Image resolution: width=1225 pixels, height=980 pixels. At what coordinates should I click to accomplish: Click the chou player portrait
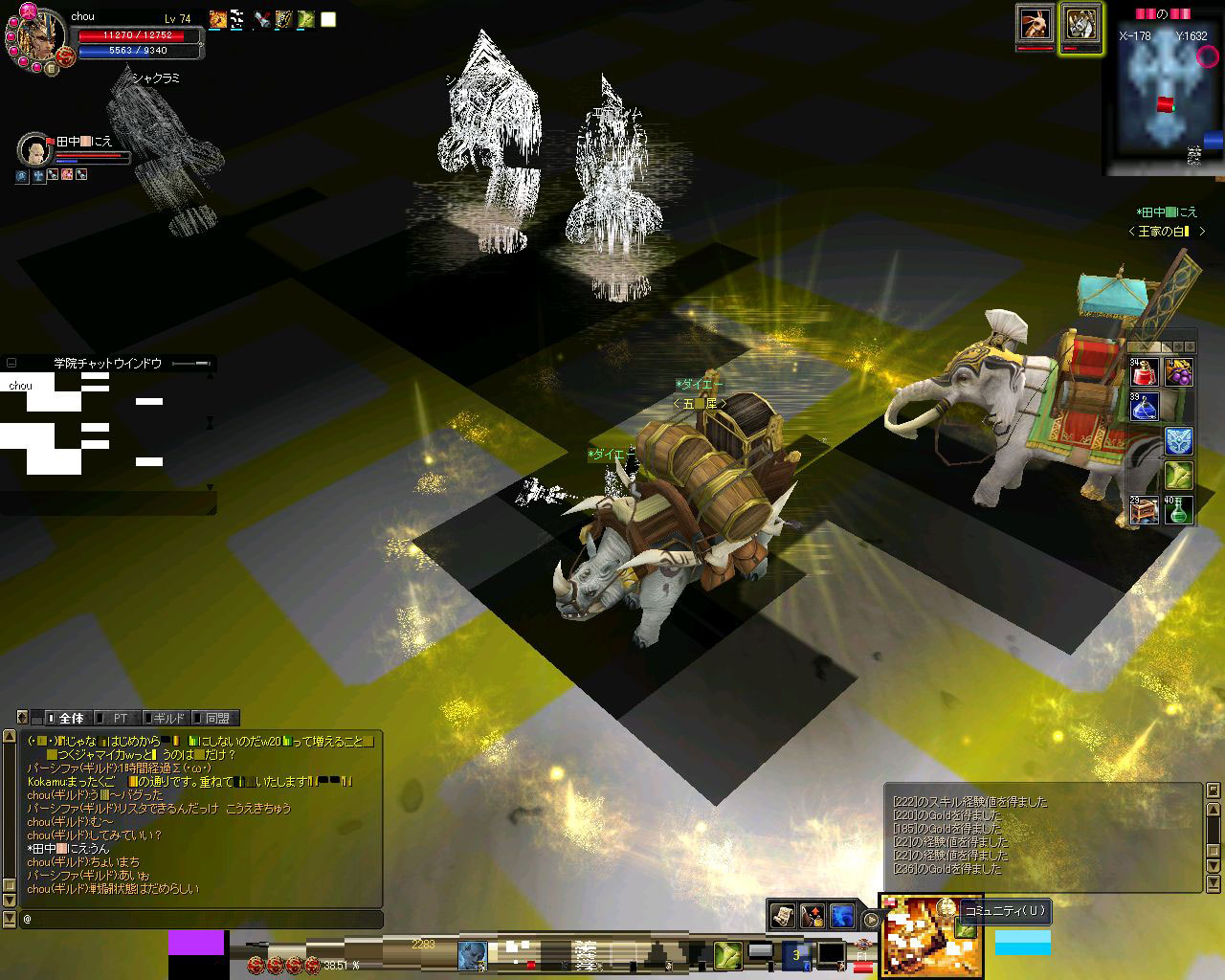point(38,38)
